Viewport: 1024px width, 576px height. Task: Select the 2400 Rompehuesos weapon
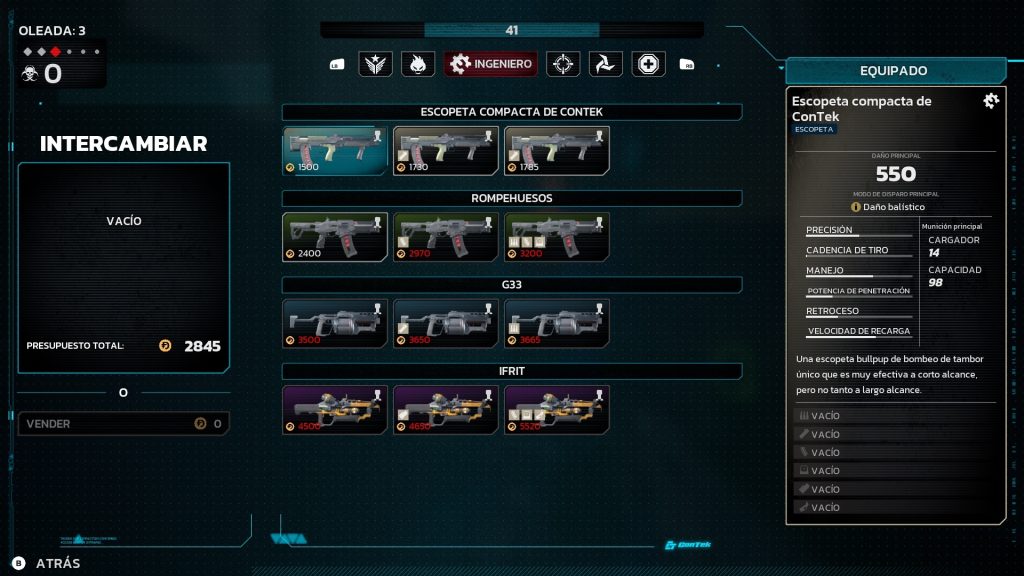[x=335, y=237]
